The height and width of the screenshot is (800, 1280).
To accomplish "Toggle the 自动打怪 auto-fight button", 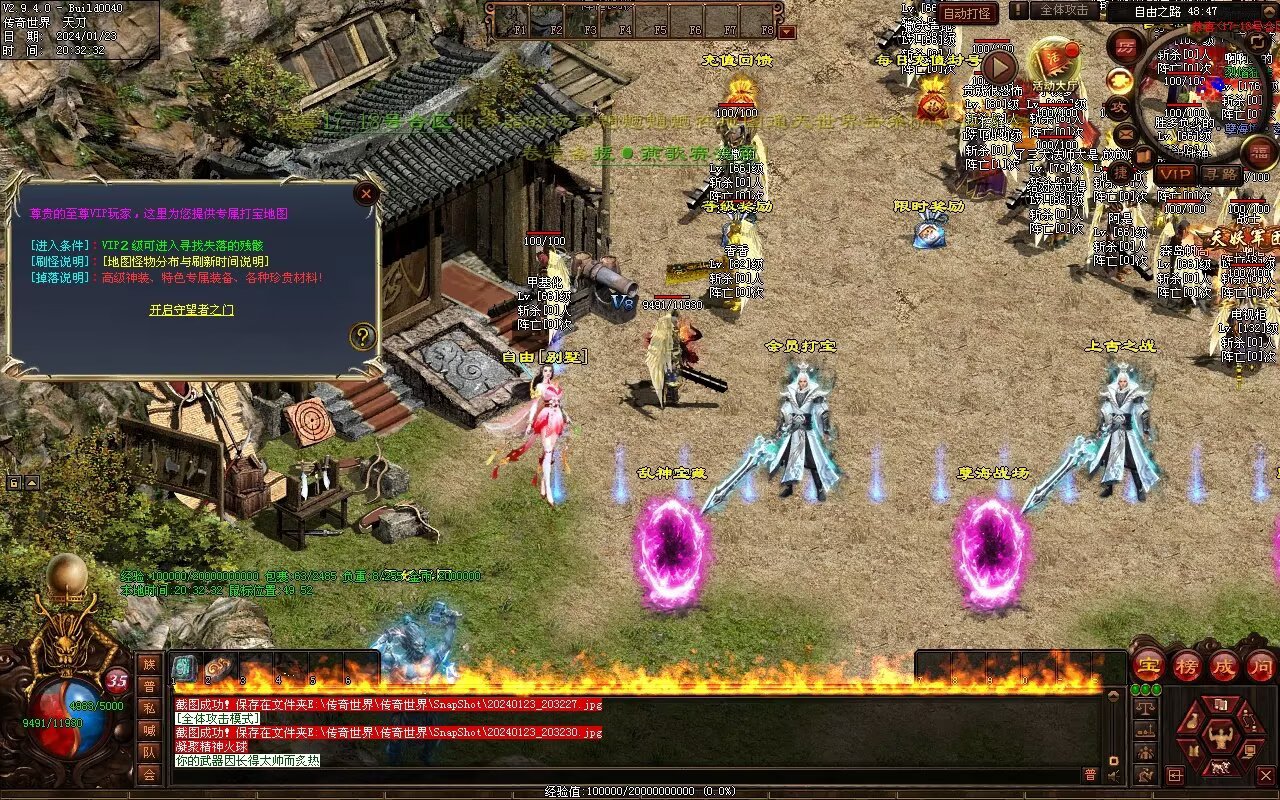I will pyautogui.click(x=968, y=13).
